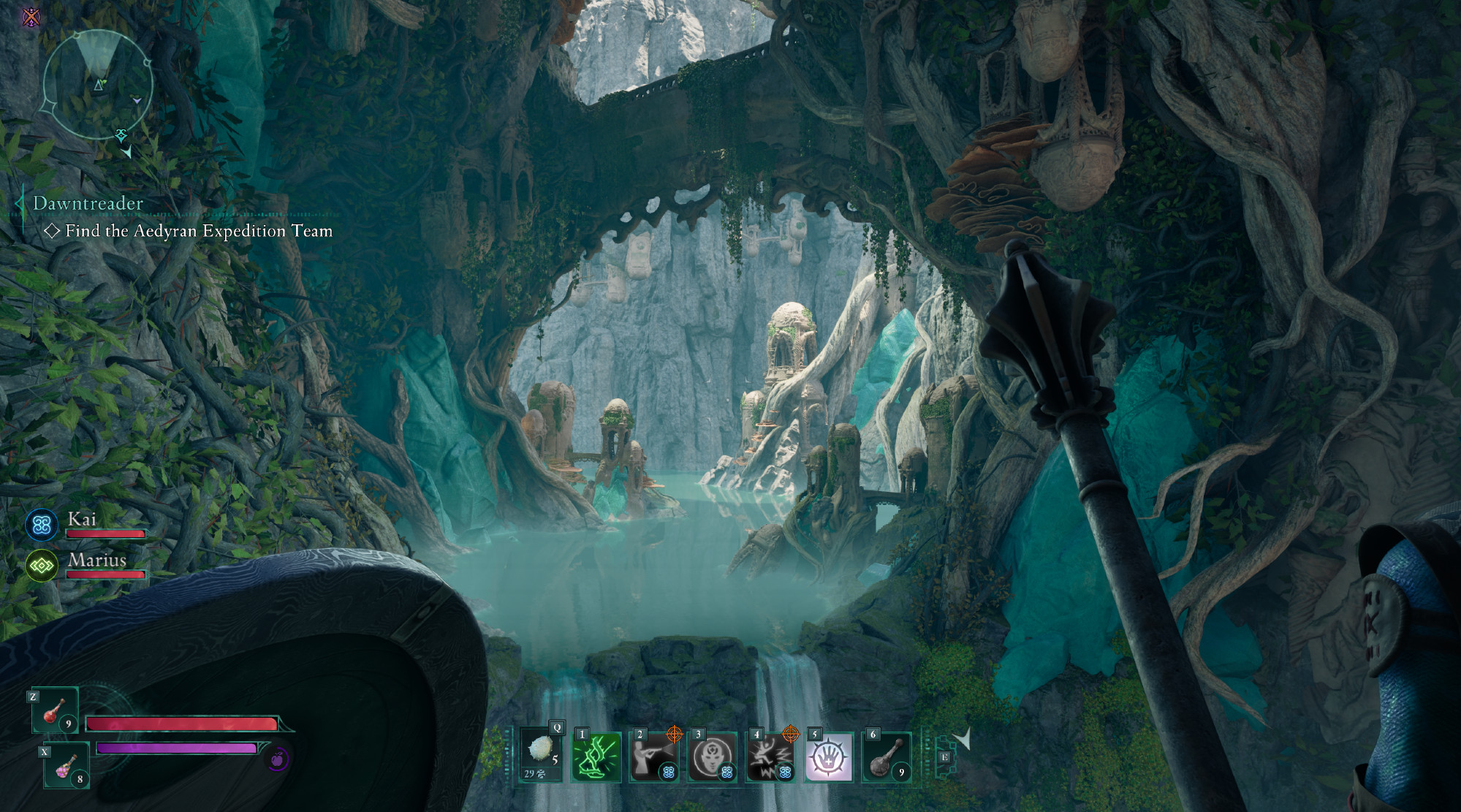Click the Find the Aedyran Expedition Team objective
This screenshot has width=1461, height=812.
198,231
